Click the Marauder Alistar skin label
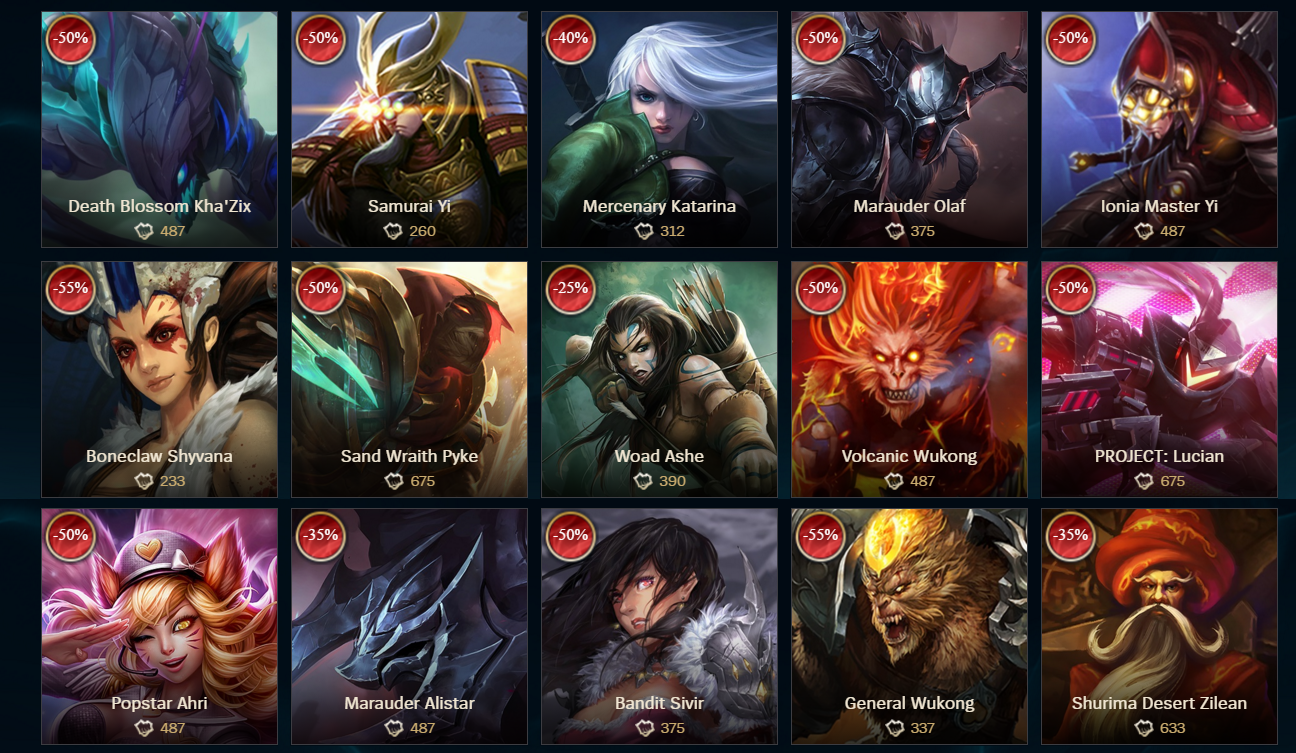 (x=409, y=705)
